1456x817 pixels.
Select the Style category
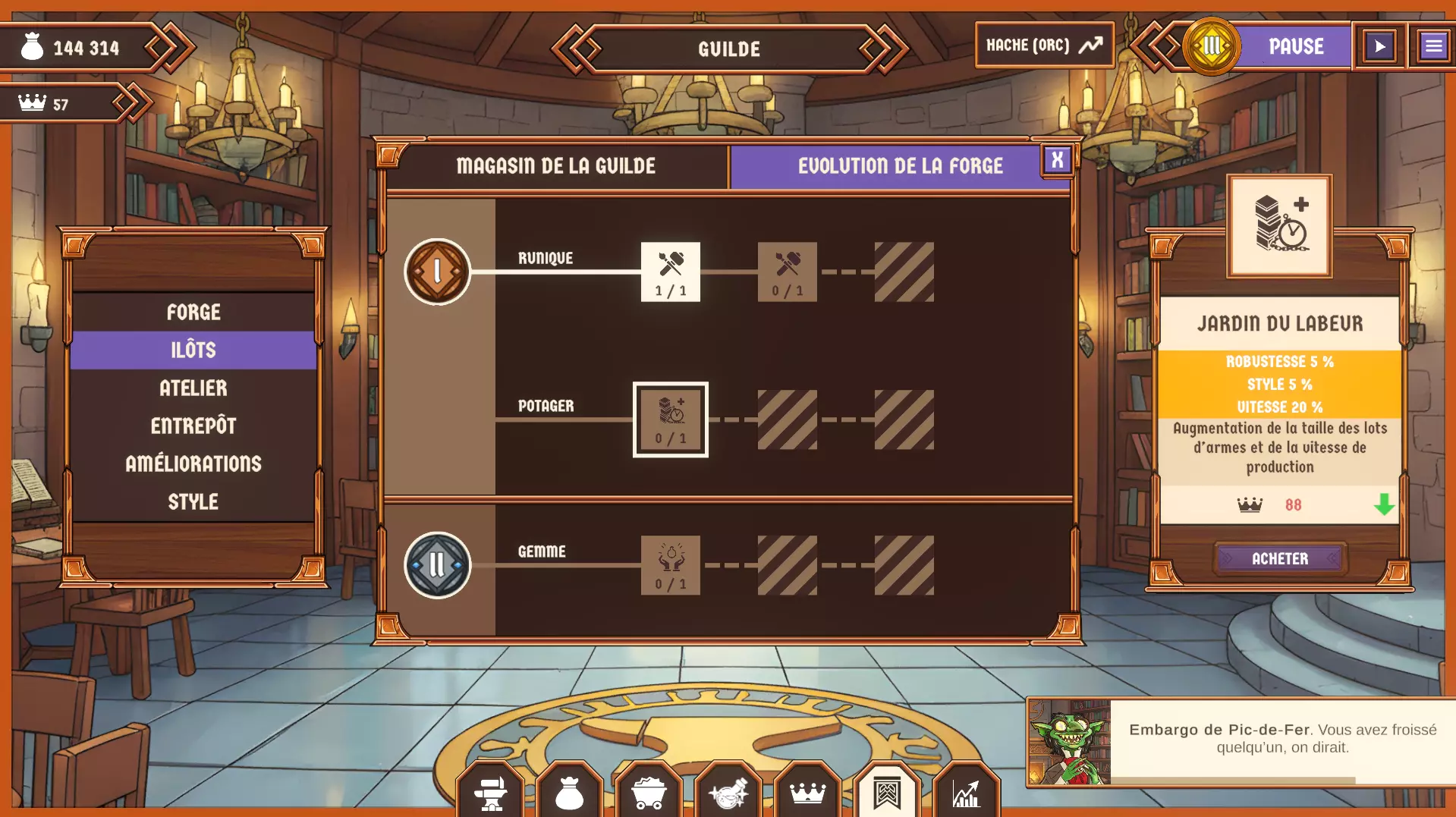[x=193, y=502]
